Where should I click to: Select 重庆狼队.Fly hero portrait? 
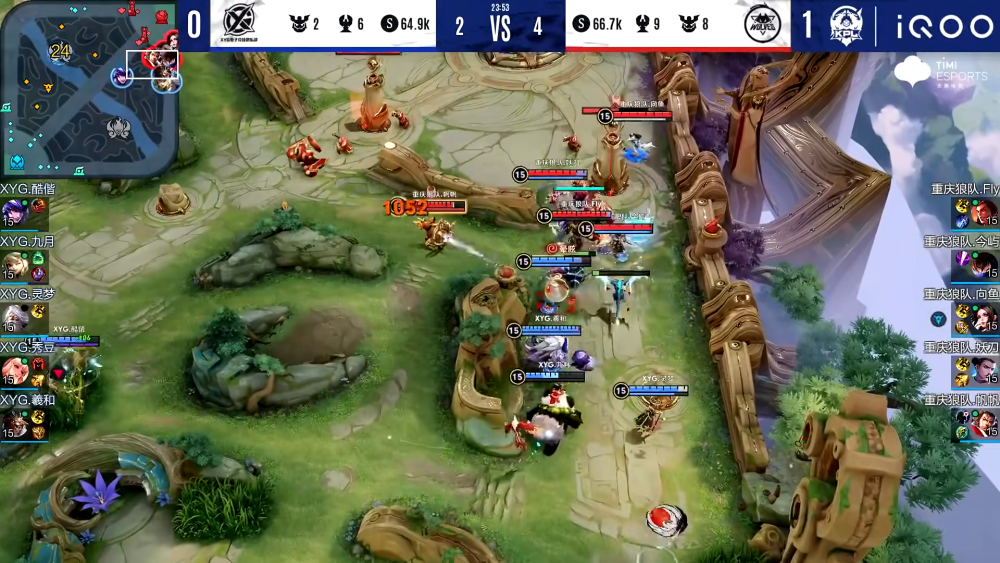coord(986,212)
